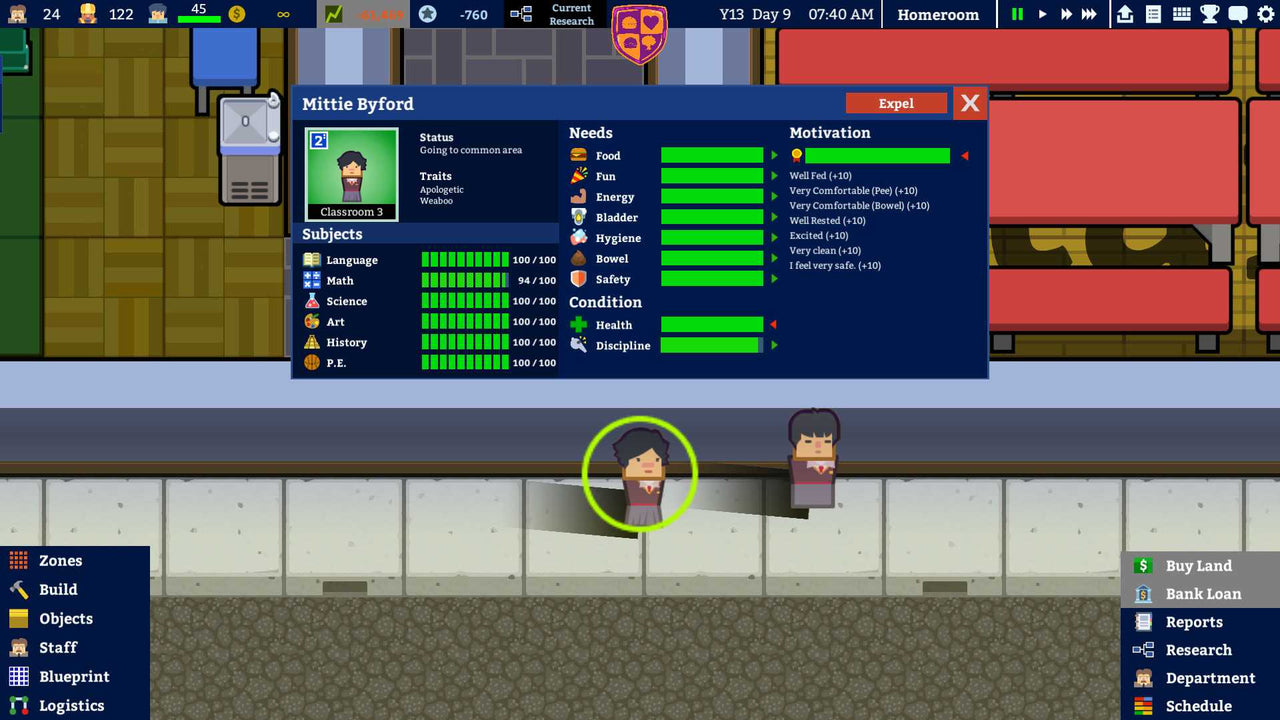The image size is (1280, 720).
Task: Open the feedback speech bubble icon
Action: (x=1236, y=14)
